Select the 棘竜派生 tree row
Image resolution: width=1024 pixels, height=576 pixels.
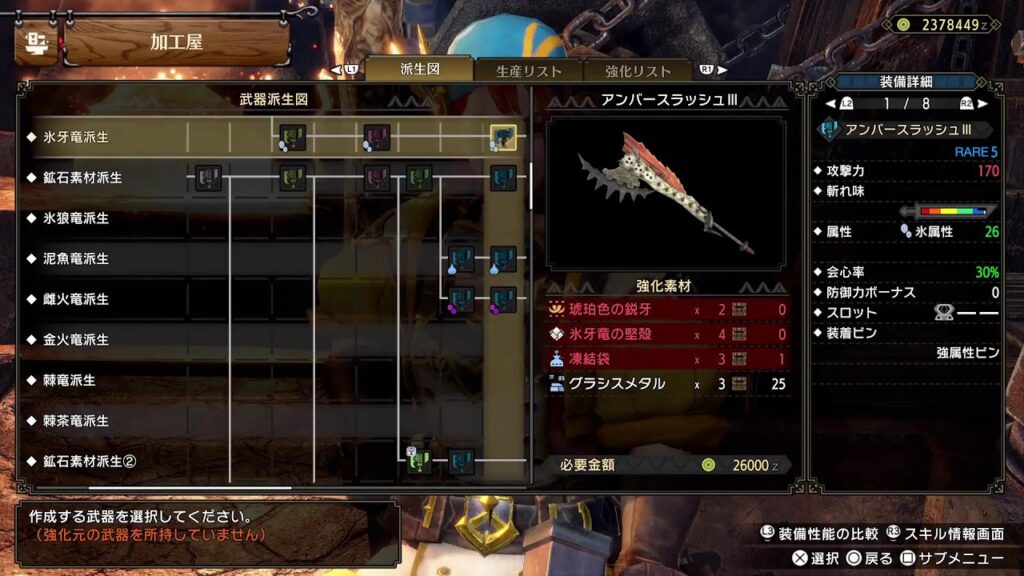point(69,381)
